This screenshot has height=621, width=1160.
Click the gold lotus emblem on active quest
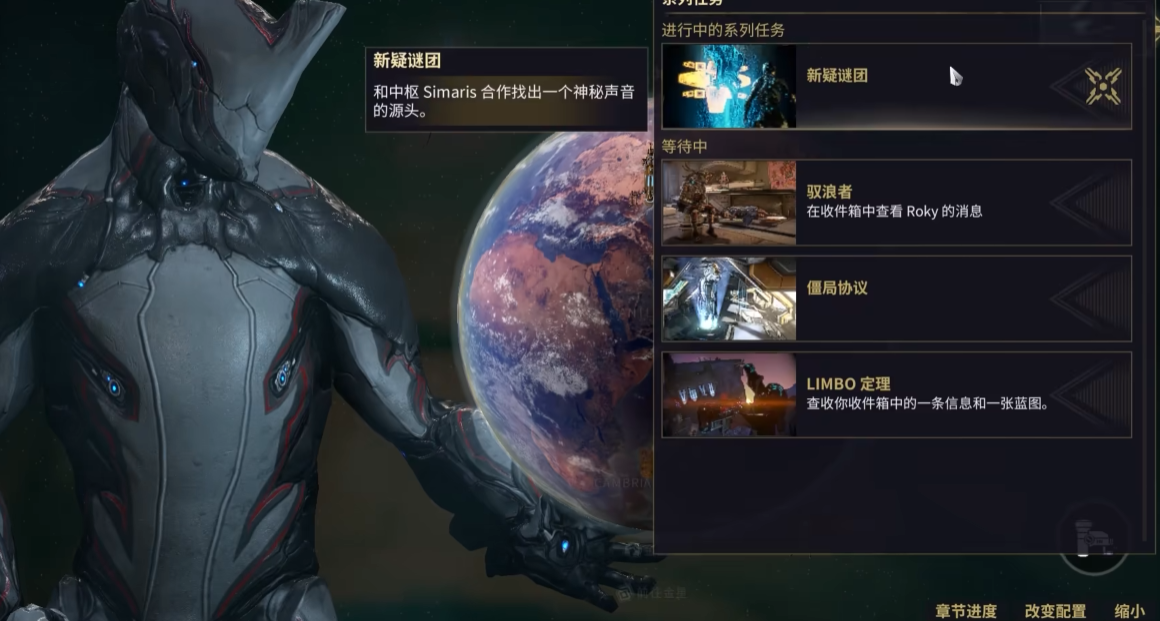[1103, 86]
